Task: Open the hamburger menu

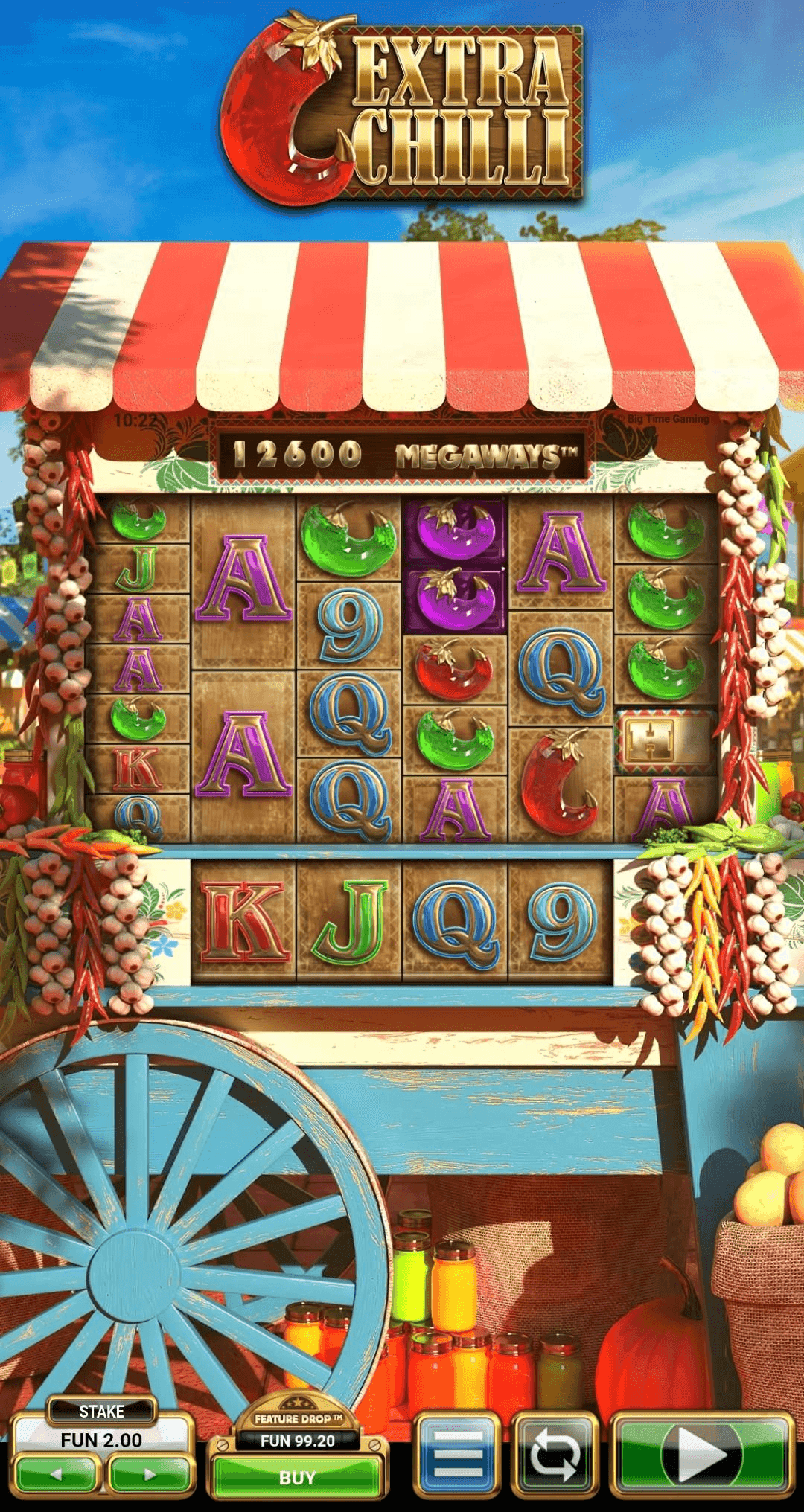Action: [x=456, y=1455]
